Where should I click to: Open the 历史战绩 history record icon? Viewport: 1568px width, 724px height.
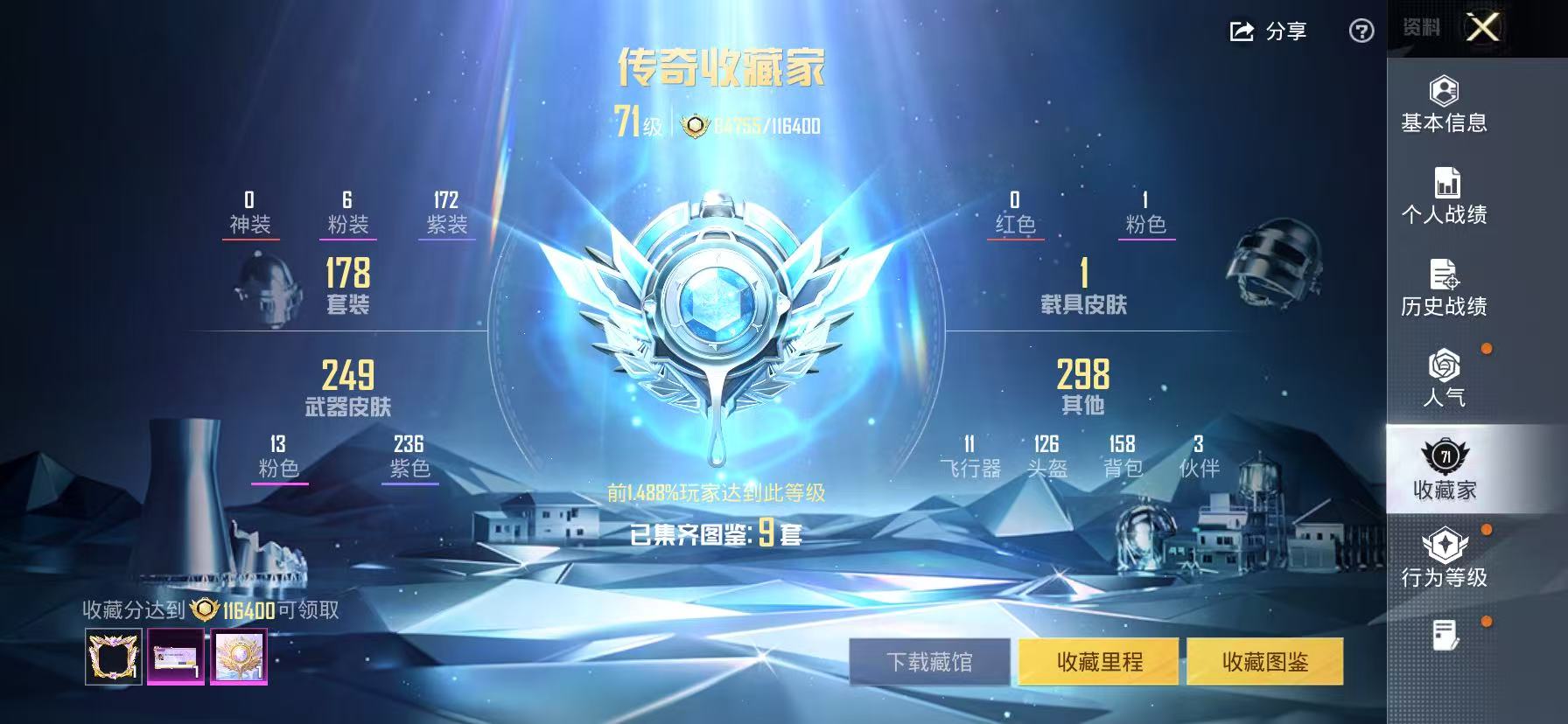tap(1445, 275)
